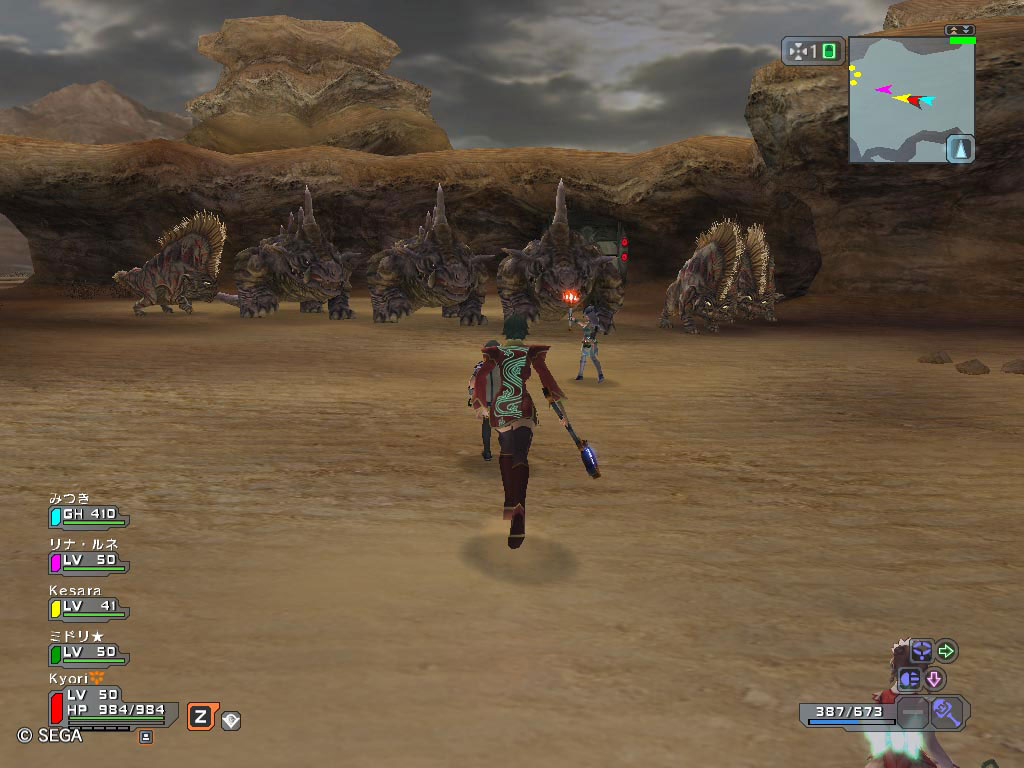The width and height of the screenshot is (1024, 768).
Task: Select party member リナ・ルネ in the list
Action: (89, 561)
